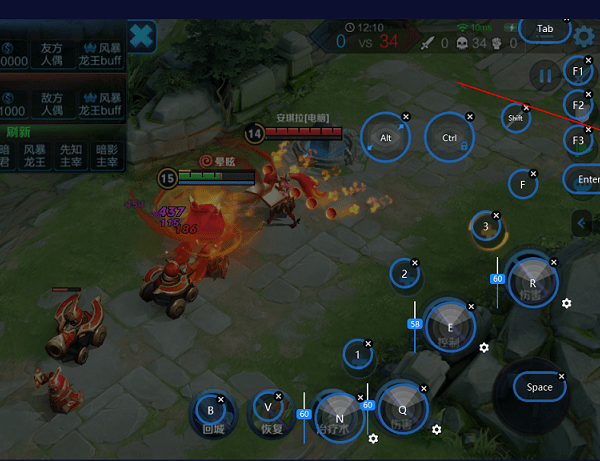The height and width of the screenshot is (461, 600).
Task: Tap the basic attack button labeled Space
Action: pos(538,387)
